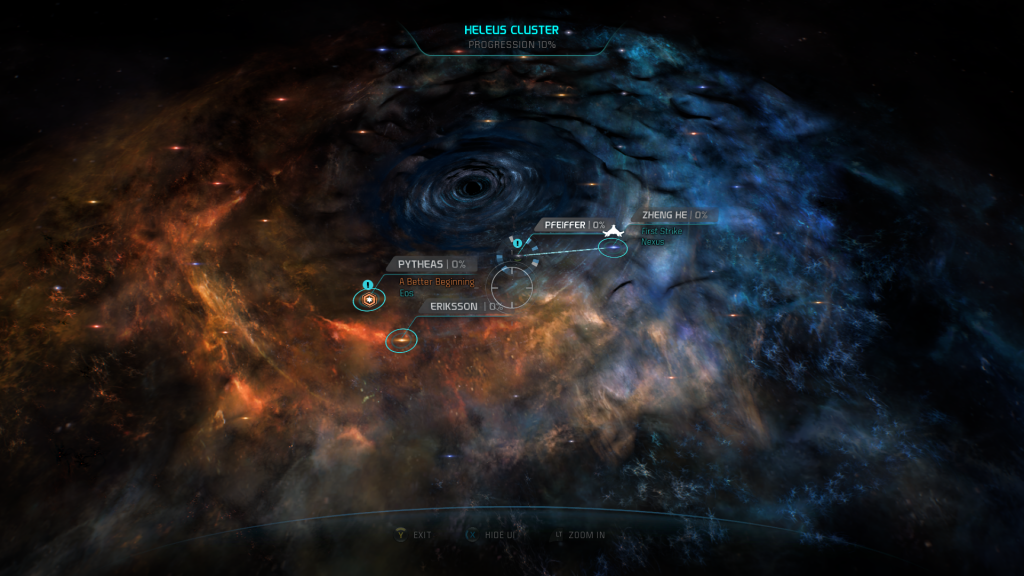The image size is (1024, 576).
Task: Open the Pfeiffer system label
Action: (565, 225)
